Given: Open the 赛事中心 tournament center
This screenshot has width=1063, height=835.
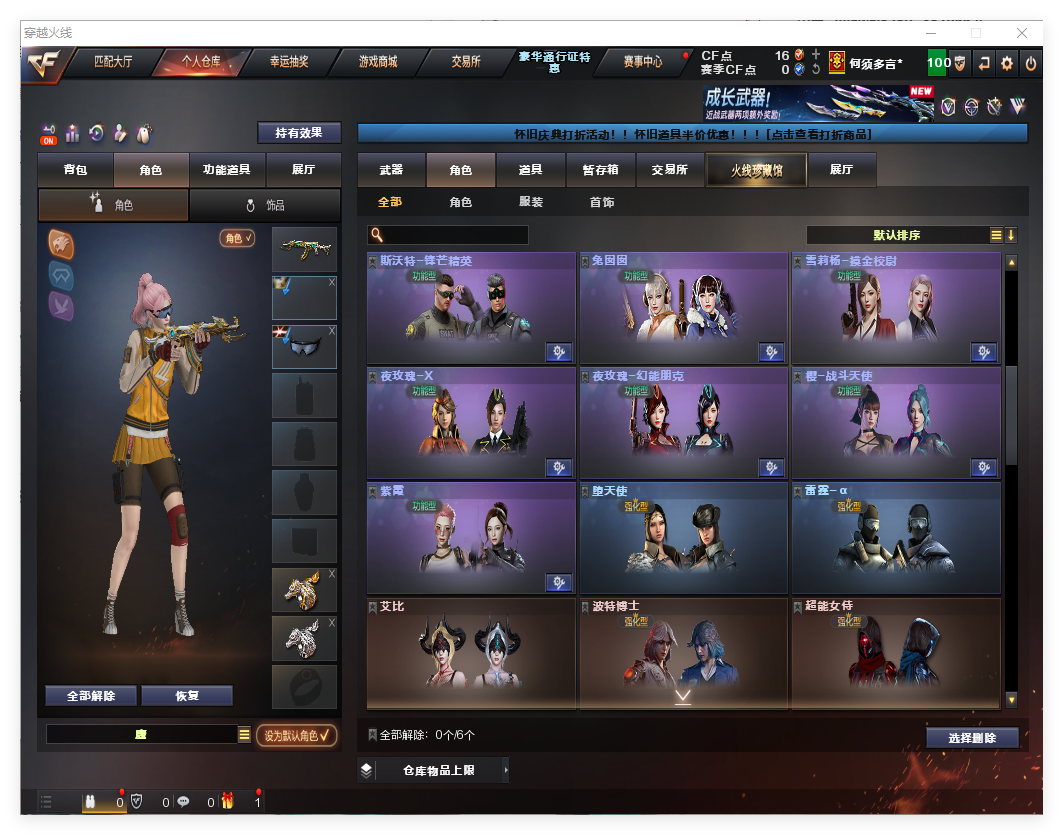Looking at the screenshot, I should tap(642, 62).
